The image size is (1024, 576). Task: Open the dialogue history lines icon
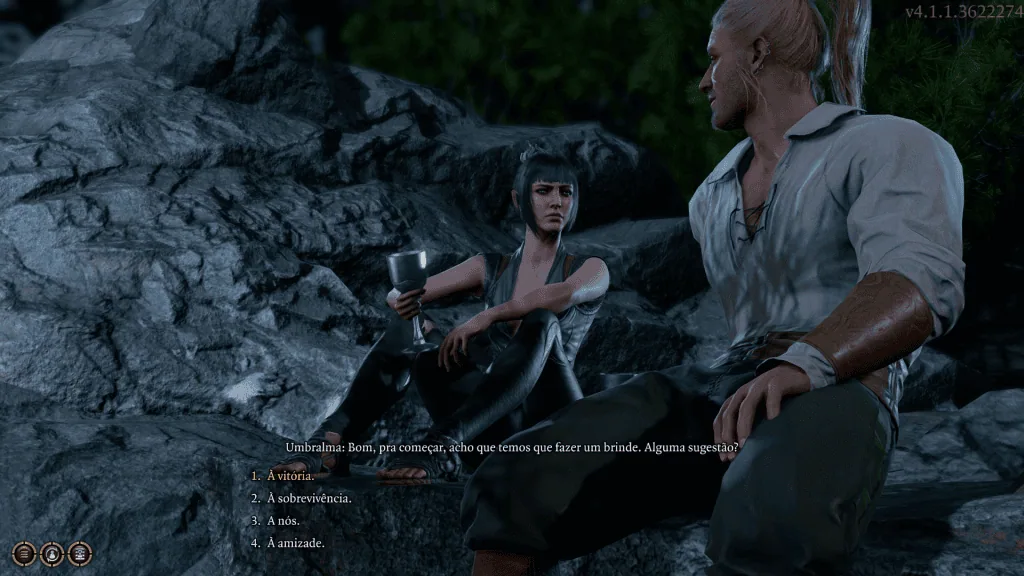pos(24,552)
